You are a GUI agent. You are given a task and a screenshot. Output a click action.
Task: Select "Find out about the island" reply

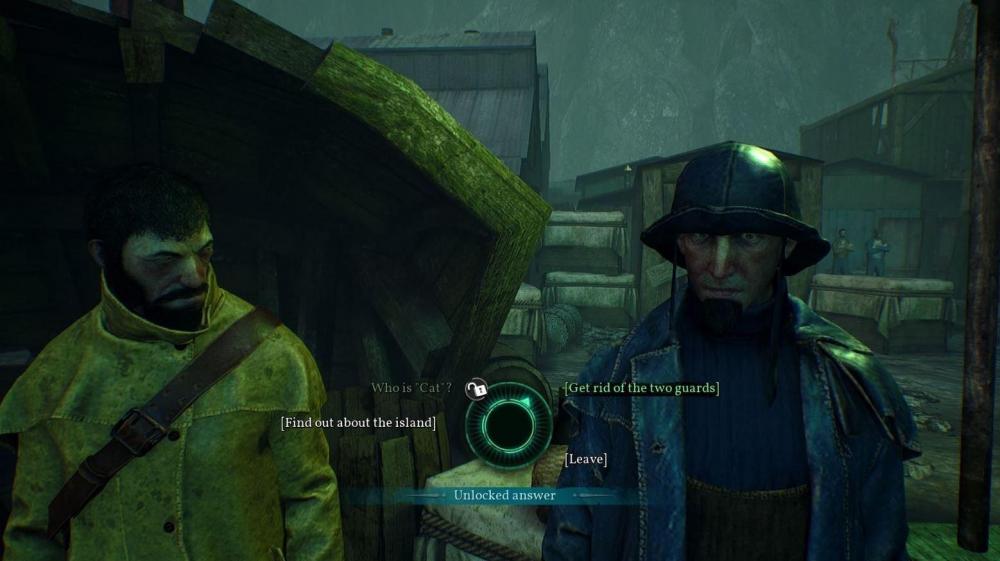[359, 423]
